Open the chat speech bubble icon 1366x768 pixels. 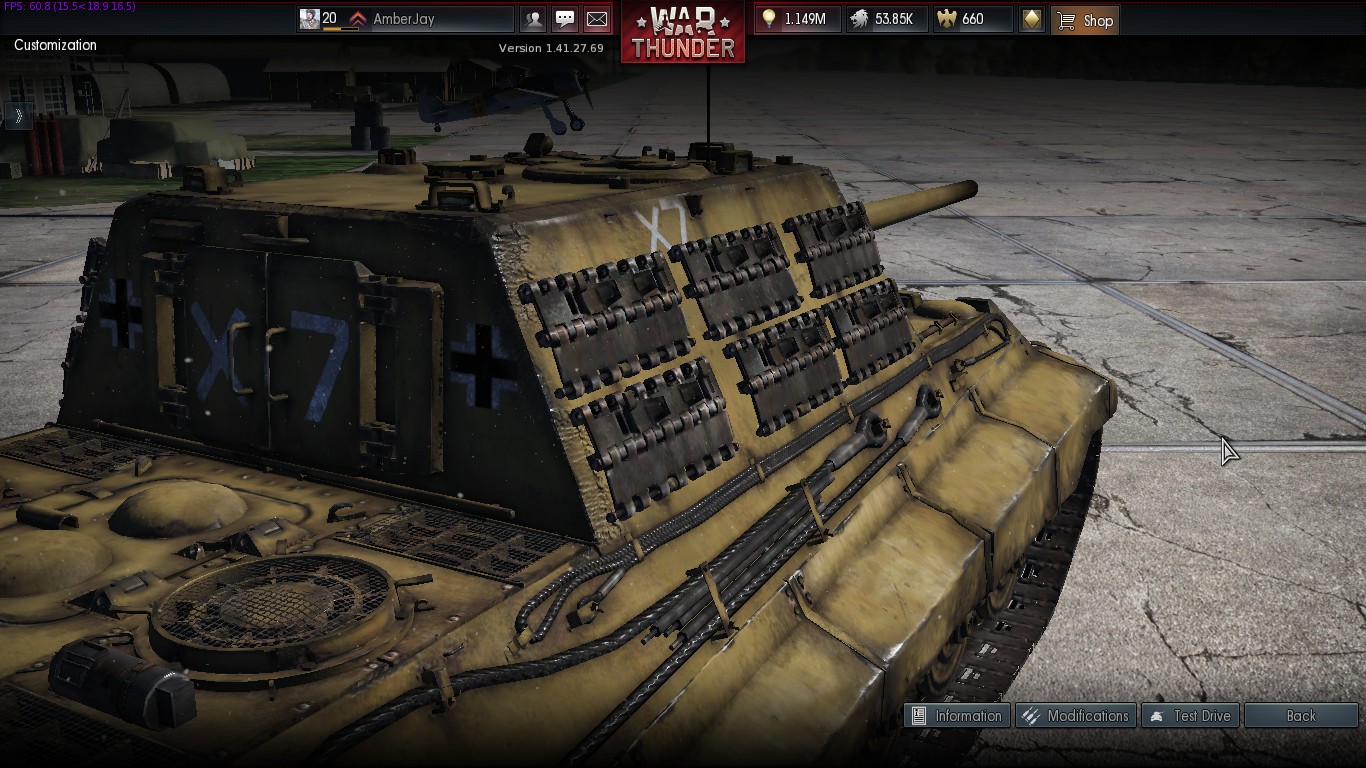tap(566, 18)
